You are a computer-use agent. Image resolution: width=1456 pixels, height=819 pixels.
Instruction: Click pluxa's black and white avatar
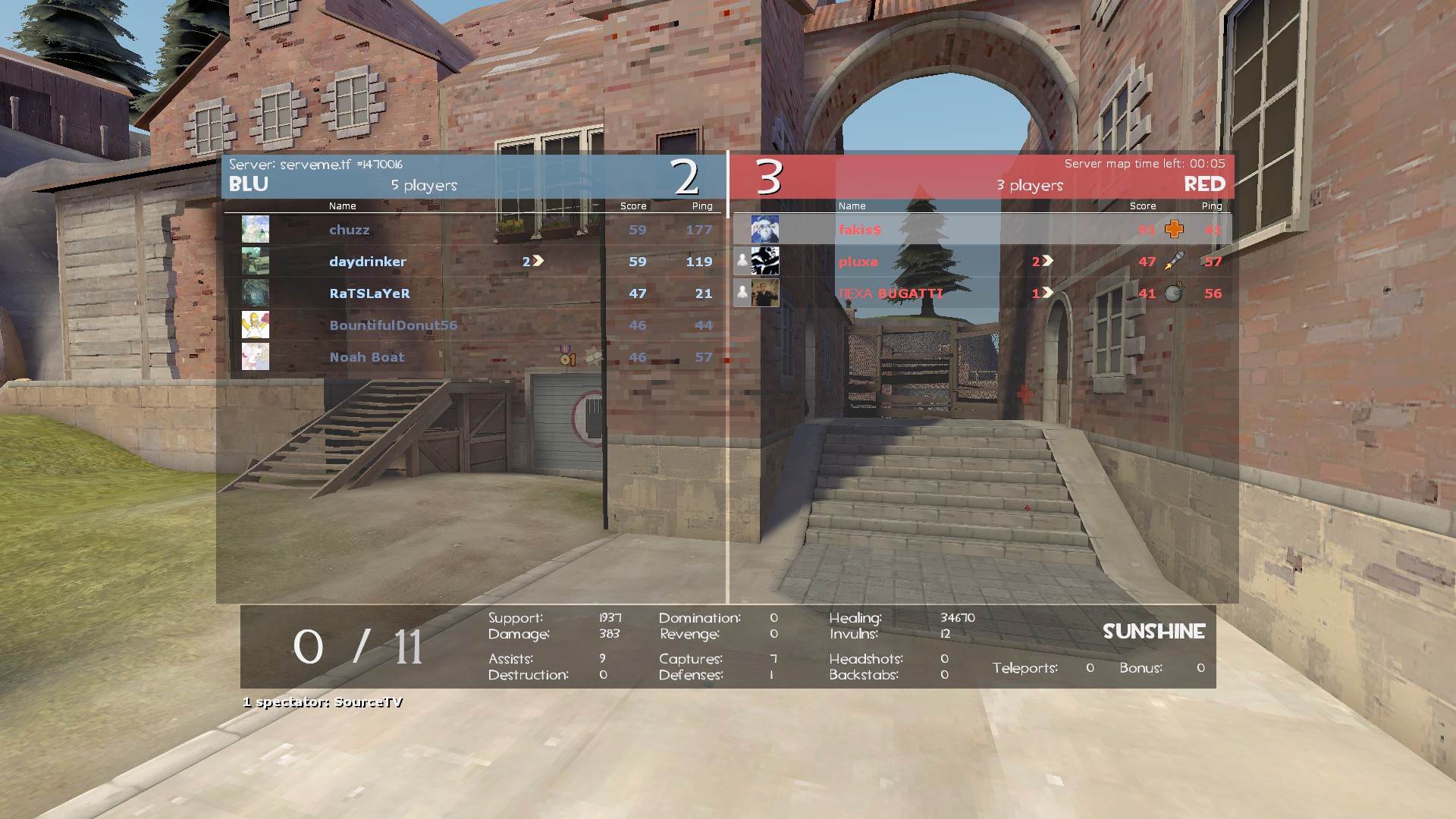[764, 261]
